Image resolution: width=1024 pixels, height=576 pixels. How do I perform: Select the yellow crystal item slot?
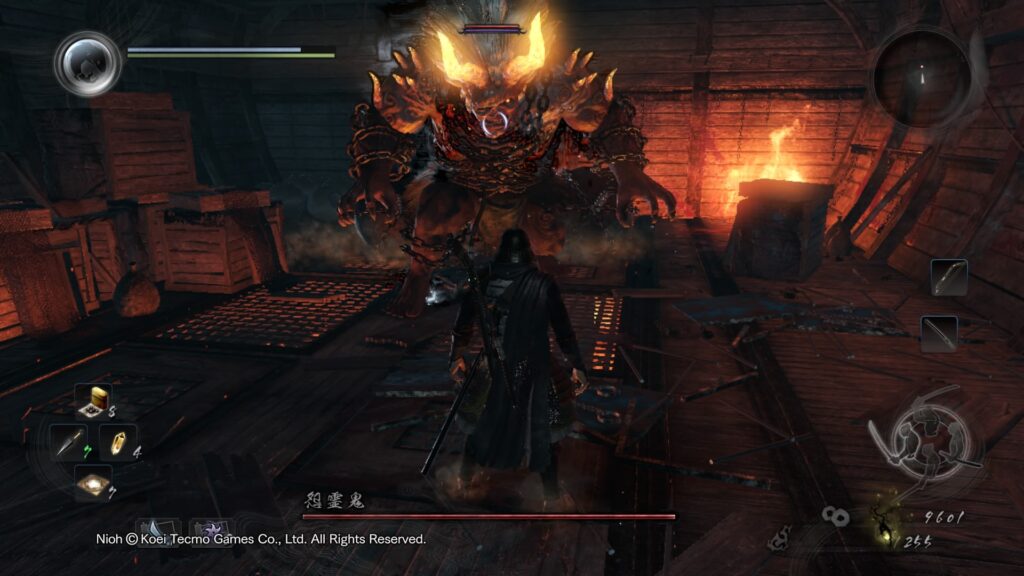[118, 443]
